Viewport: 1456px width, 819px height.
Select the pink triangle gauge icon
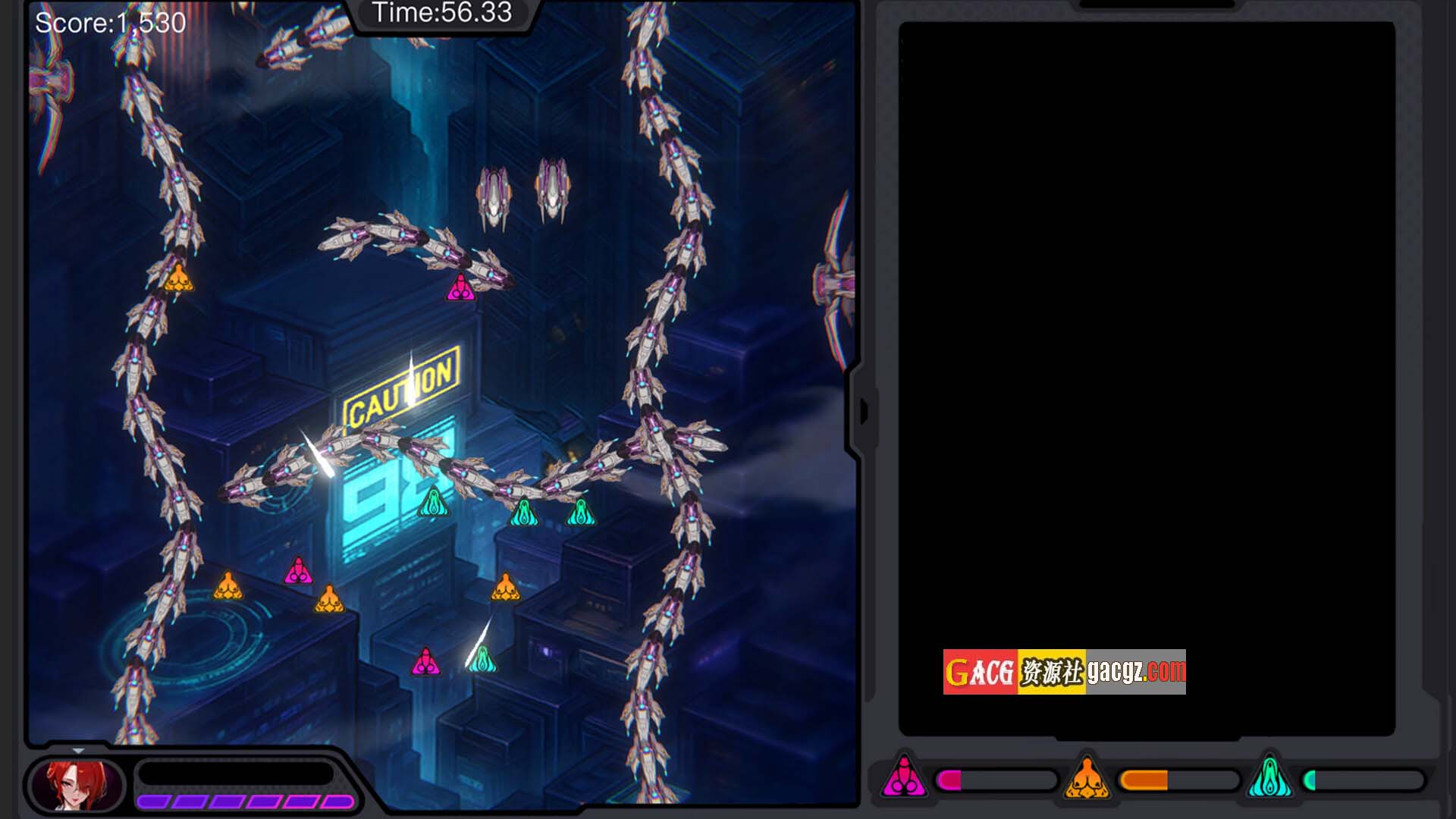coord(903,778)
